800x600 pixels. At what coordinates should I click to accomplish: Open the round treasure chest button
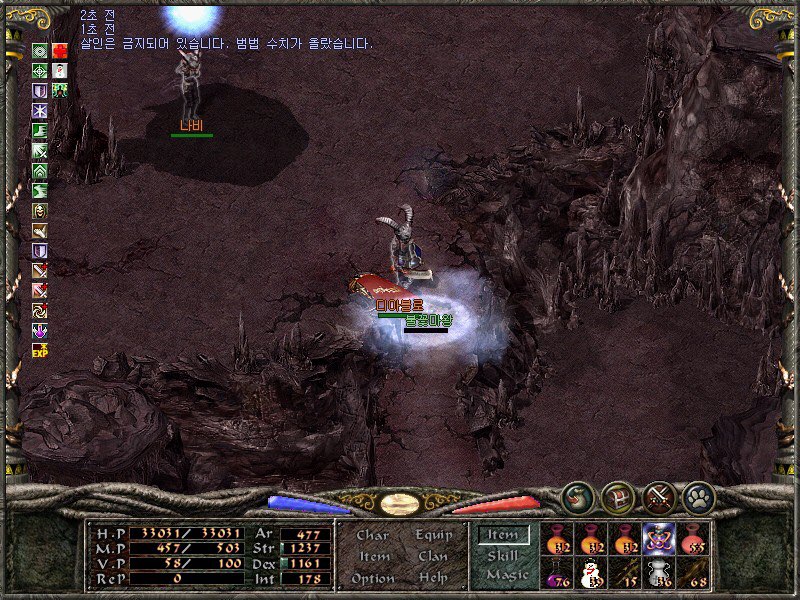pos(618,497)
